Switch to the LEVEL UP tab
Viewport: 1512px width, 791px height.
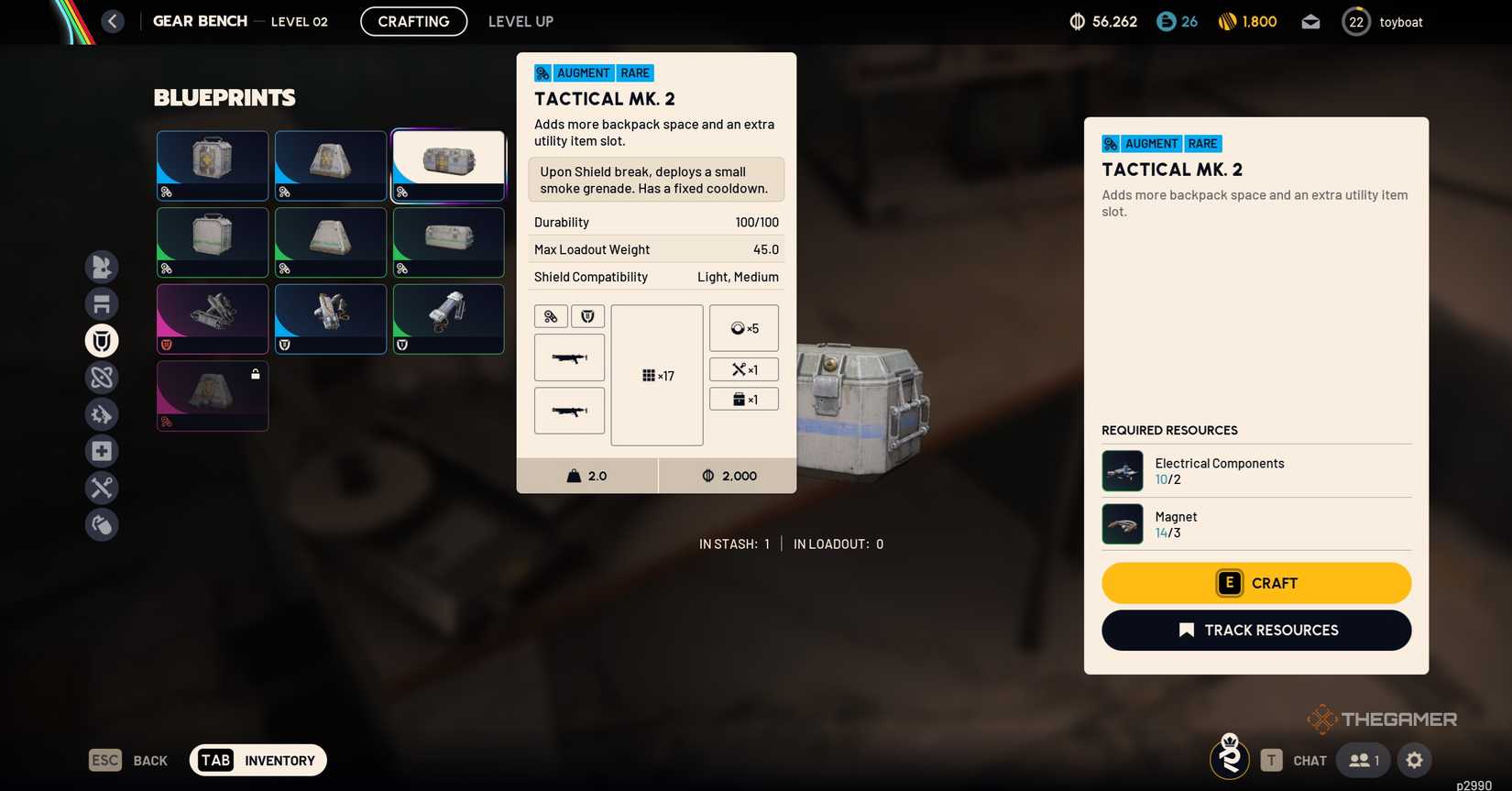coord(520,21)
